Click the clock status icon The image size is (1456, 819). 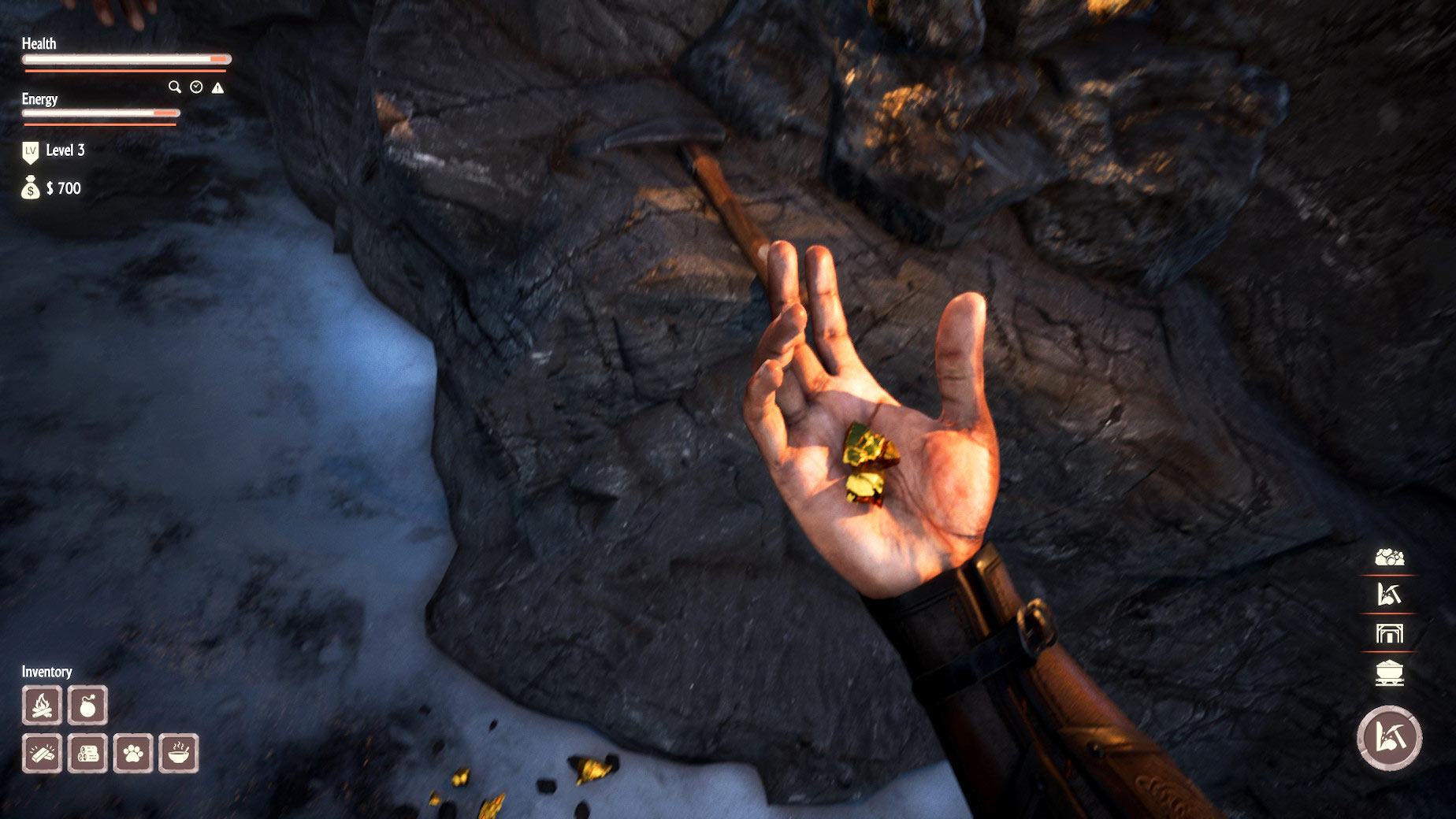196,87
